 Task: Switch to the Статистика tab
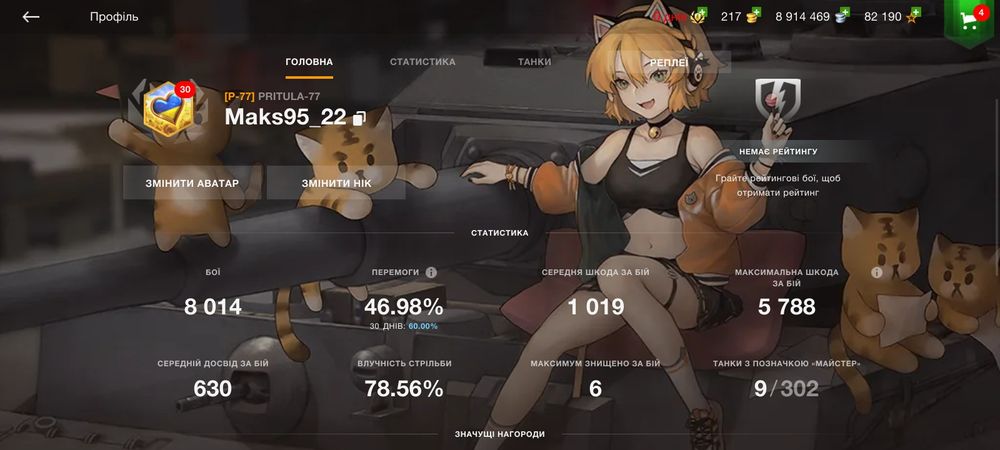[x=422, y=62]
